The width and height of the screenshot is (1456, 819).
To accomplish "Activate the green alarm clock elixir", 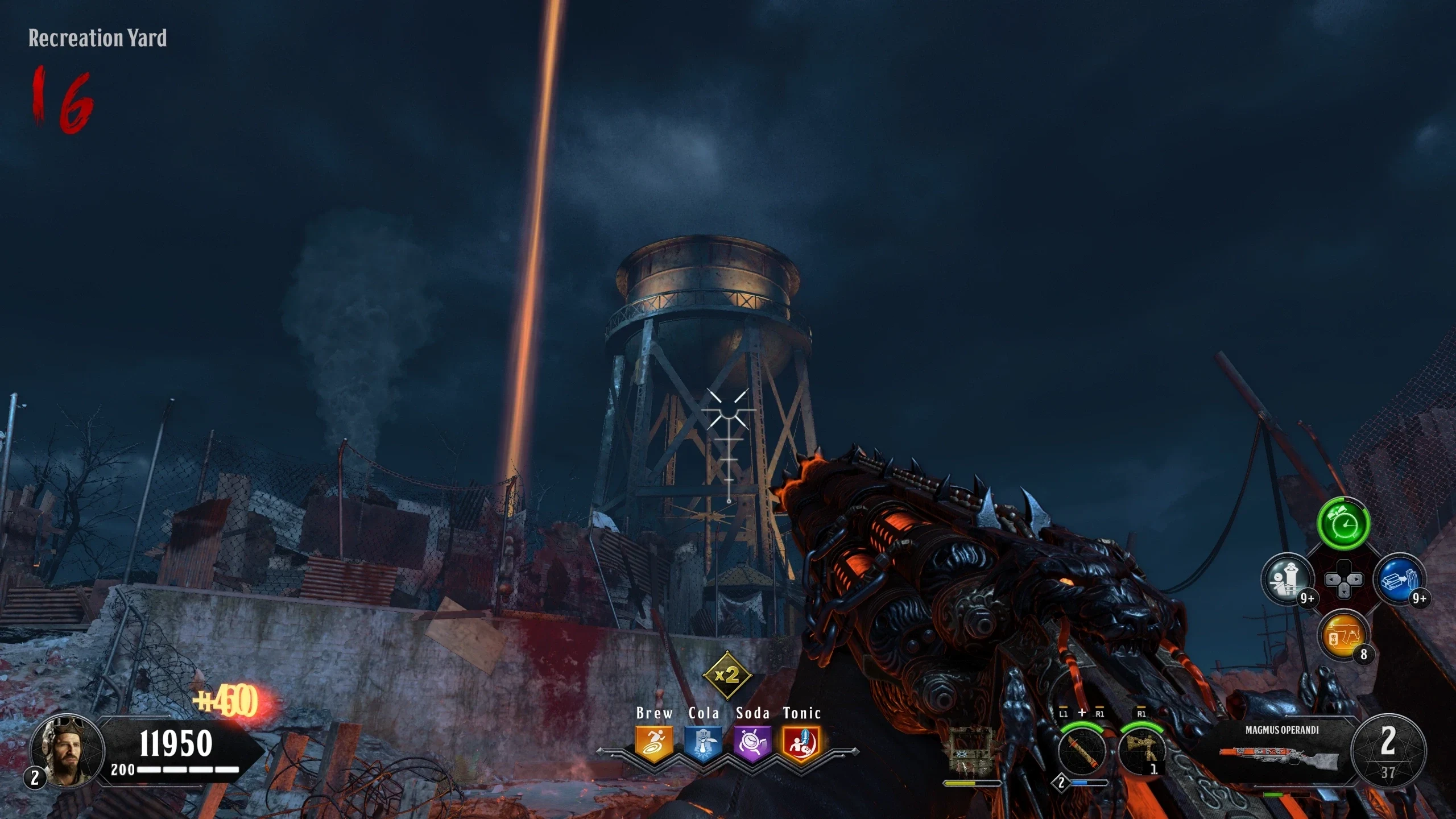I will pos(1343,524).
